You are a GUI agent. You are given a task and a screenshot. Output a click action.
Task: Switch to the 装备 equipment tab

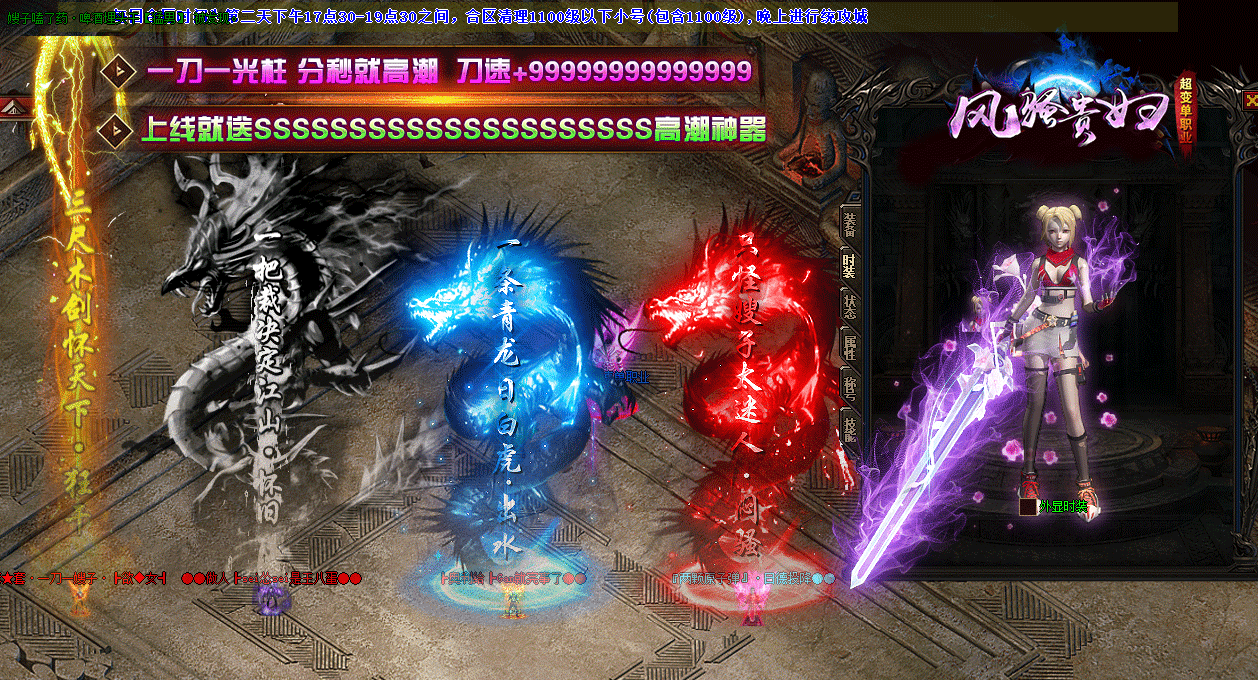(850, 223)
